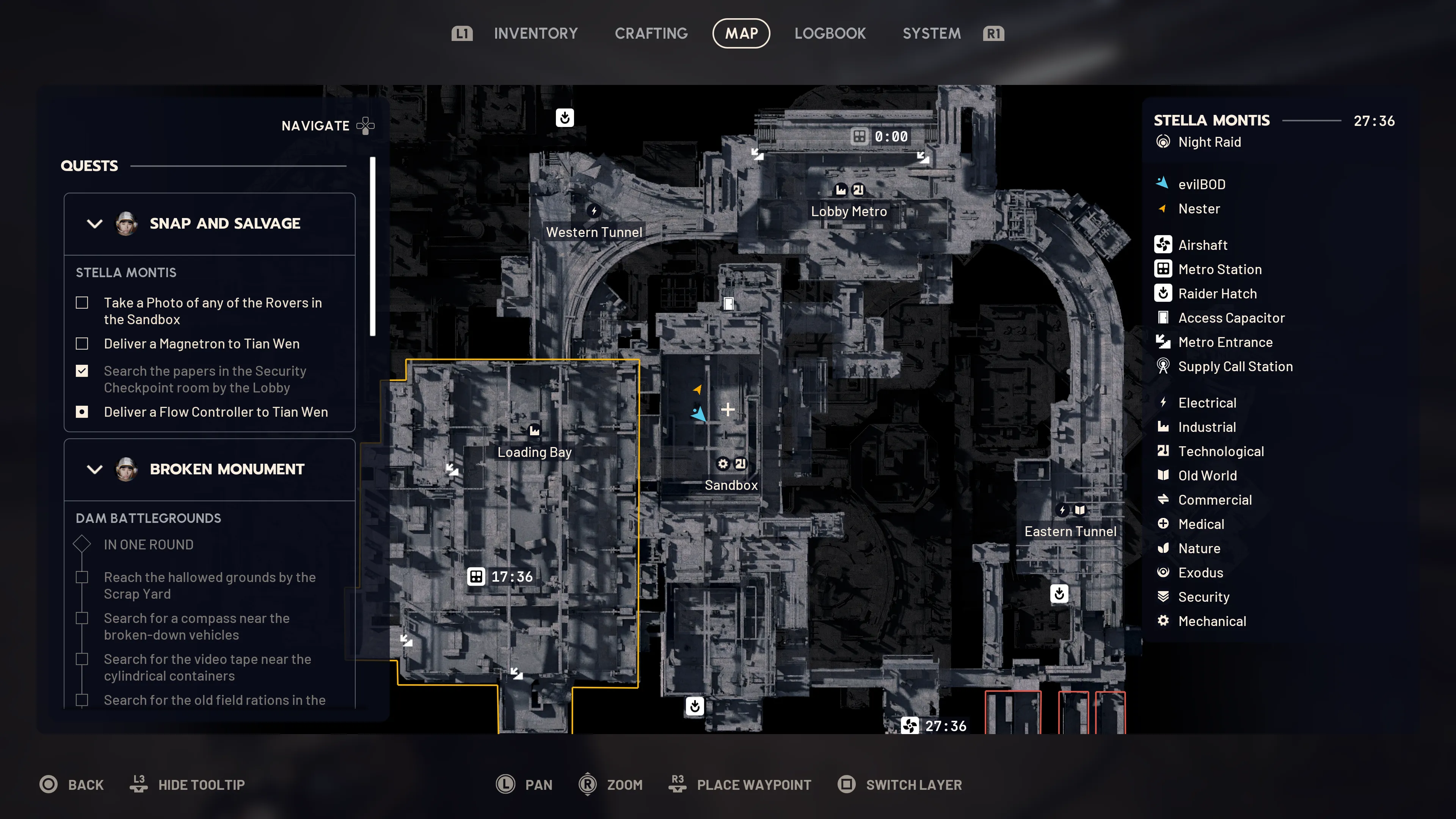Click the Raider Hatch marker near Eastern Tunnel
This screenshot has width=1456, height=819.
[1060, 593]
